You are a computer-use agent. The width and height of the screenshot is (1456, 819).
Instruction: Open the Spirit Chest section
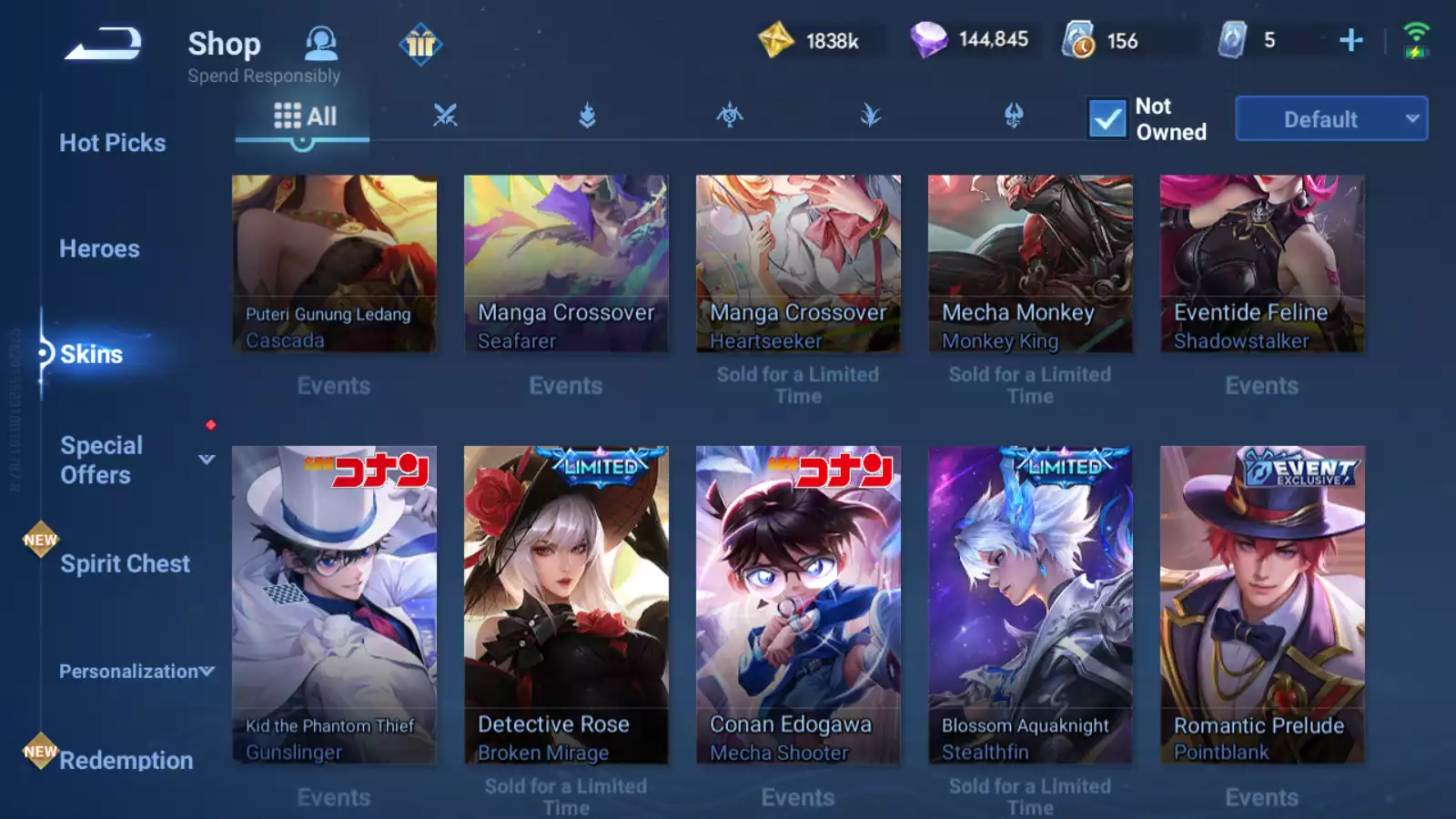(x=125, y=563)
